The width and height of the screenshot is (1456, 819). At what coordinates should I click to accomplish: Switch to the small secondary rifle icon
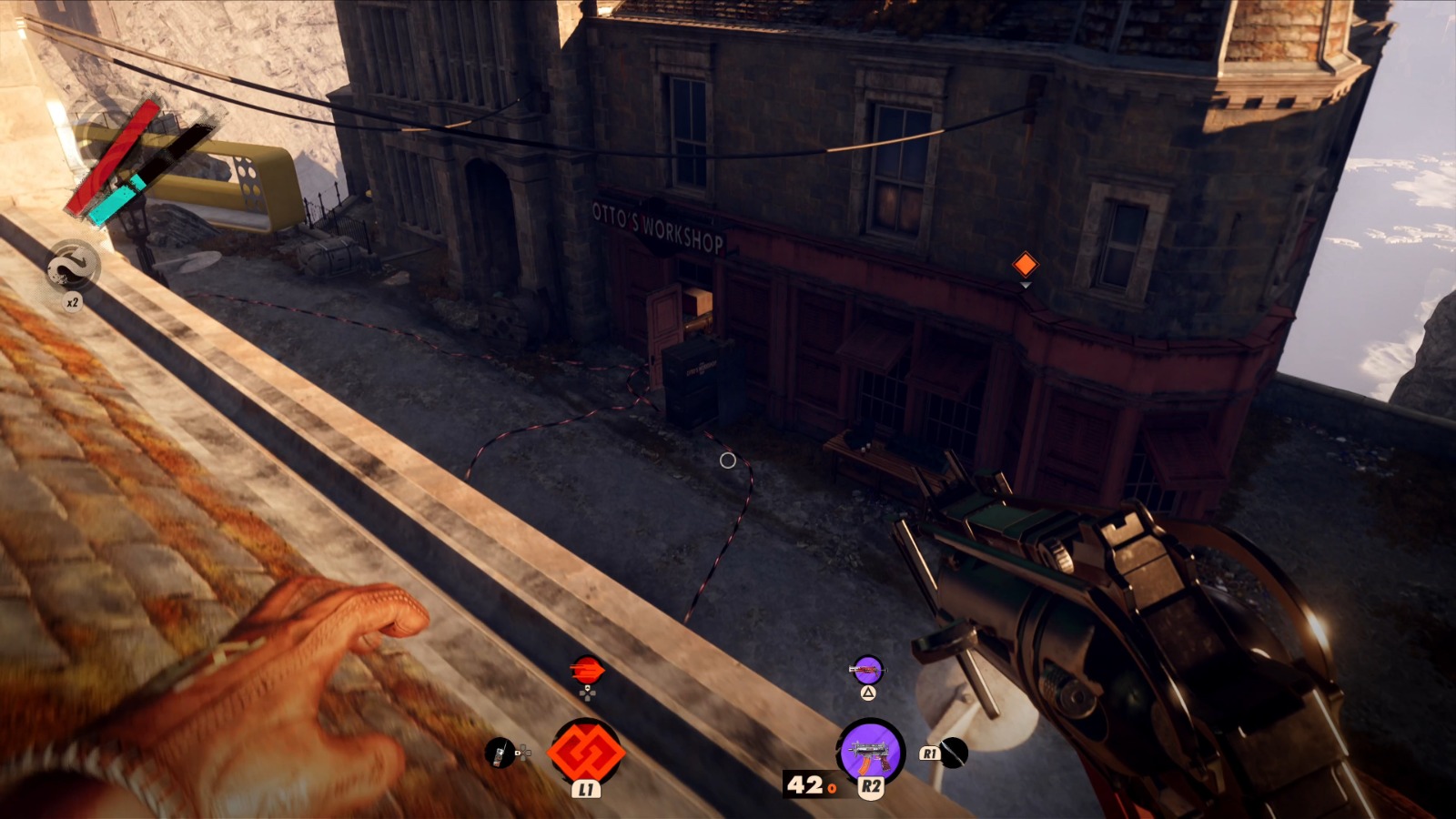pyautogui.click(x=867, y=671)
